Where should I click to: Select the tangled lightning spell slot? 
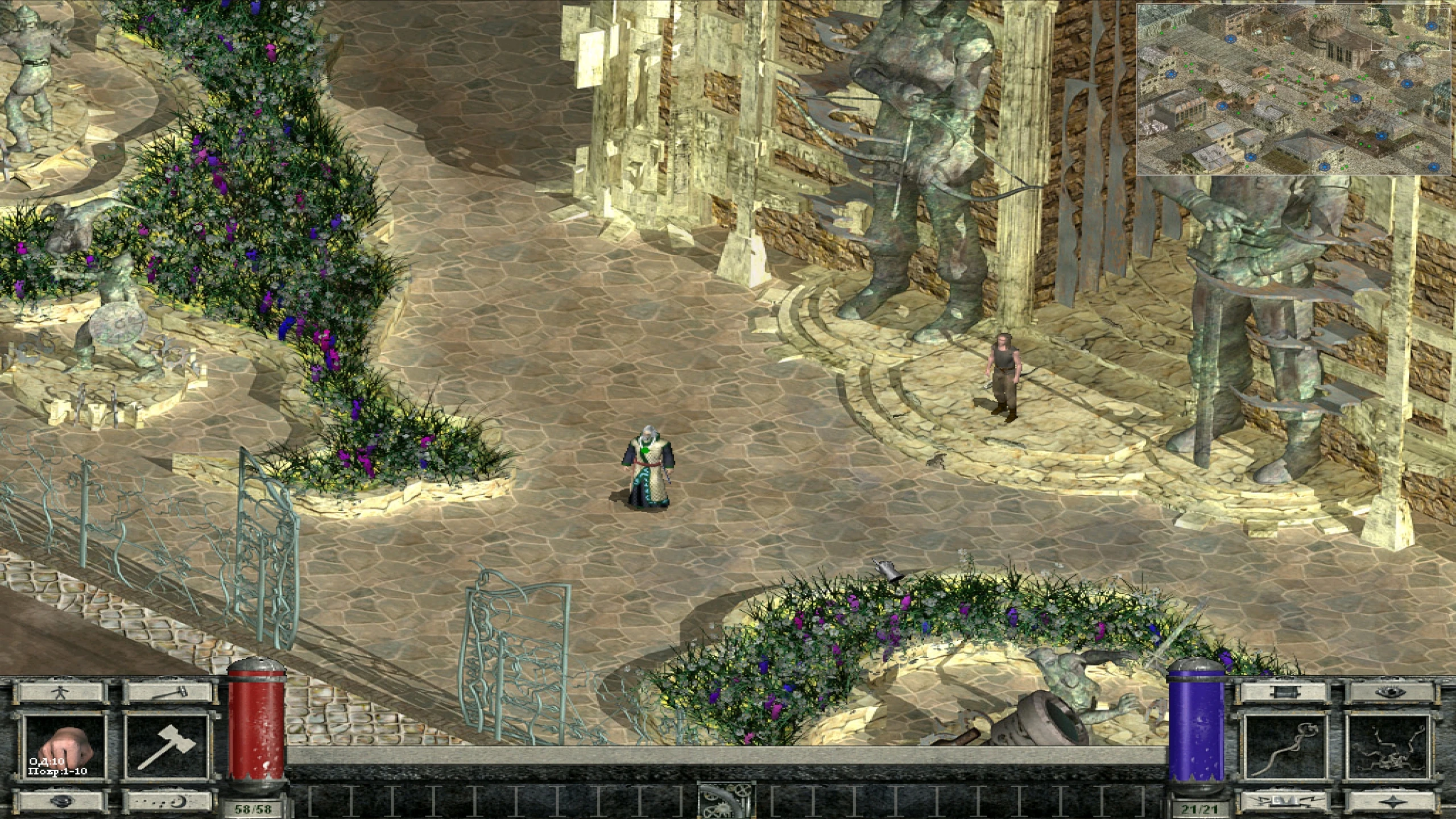[1389, 747]
